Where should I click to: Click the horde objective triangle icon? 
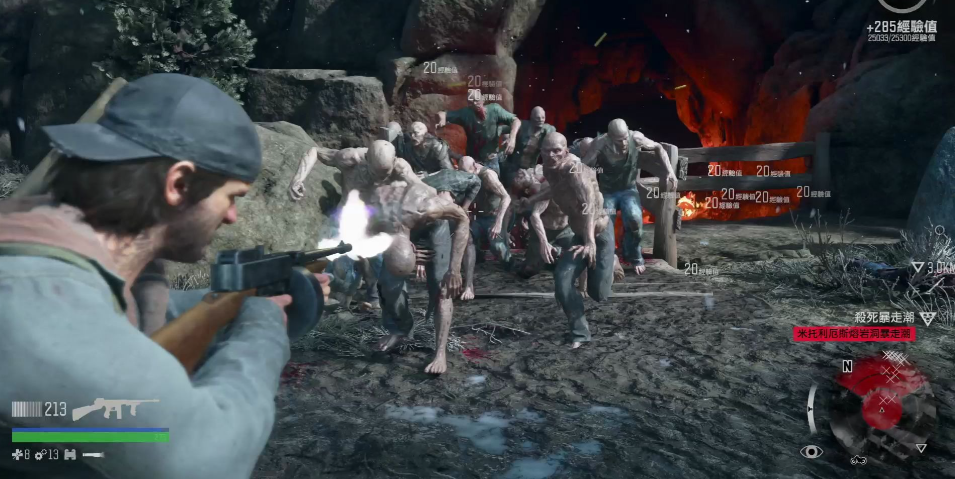tap(927, 318)
